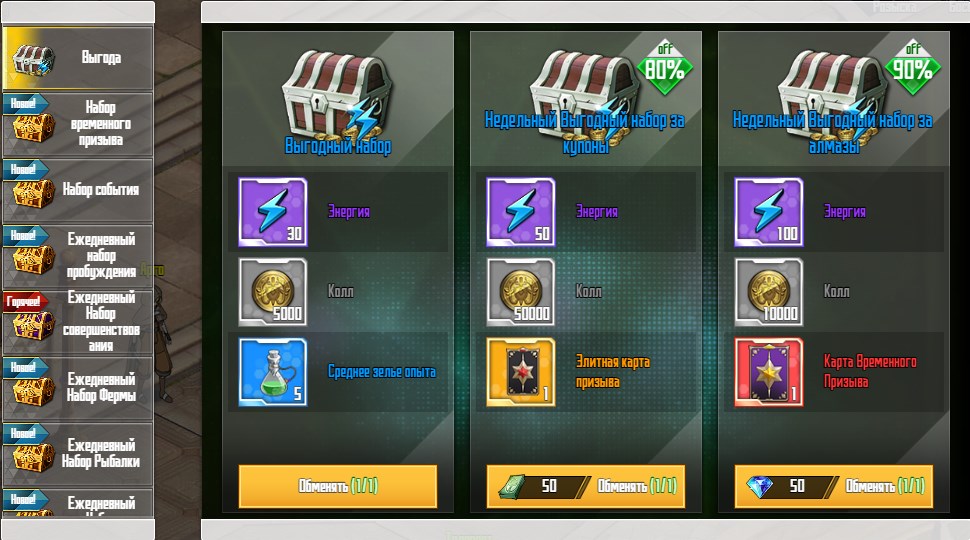
Task: Go to Ежедневный Набор Рыбалки tab
Action: tap(78, 453)
